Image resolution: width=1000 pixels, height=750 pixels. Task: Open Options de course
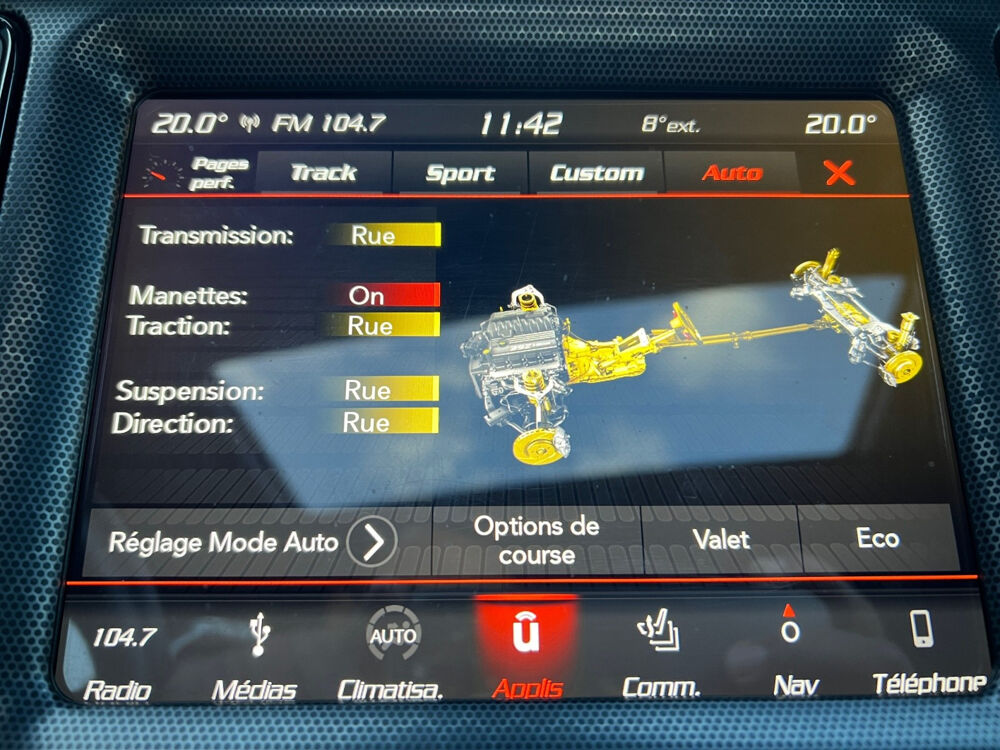[x=537, y=541]
